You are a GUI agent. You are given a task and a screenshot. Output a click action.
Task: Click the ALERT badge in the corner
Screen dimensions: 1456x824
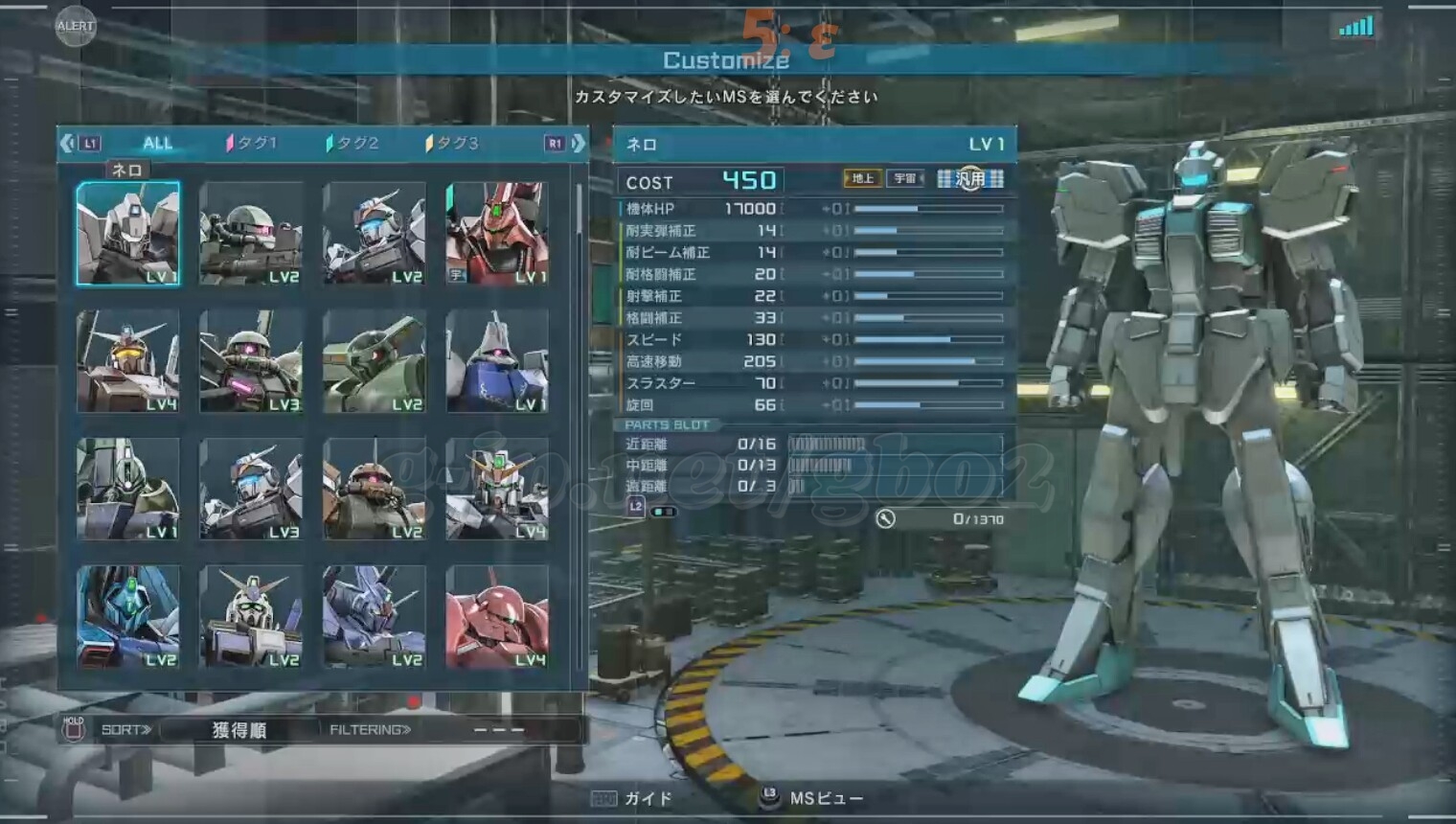[75, 26]
